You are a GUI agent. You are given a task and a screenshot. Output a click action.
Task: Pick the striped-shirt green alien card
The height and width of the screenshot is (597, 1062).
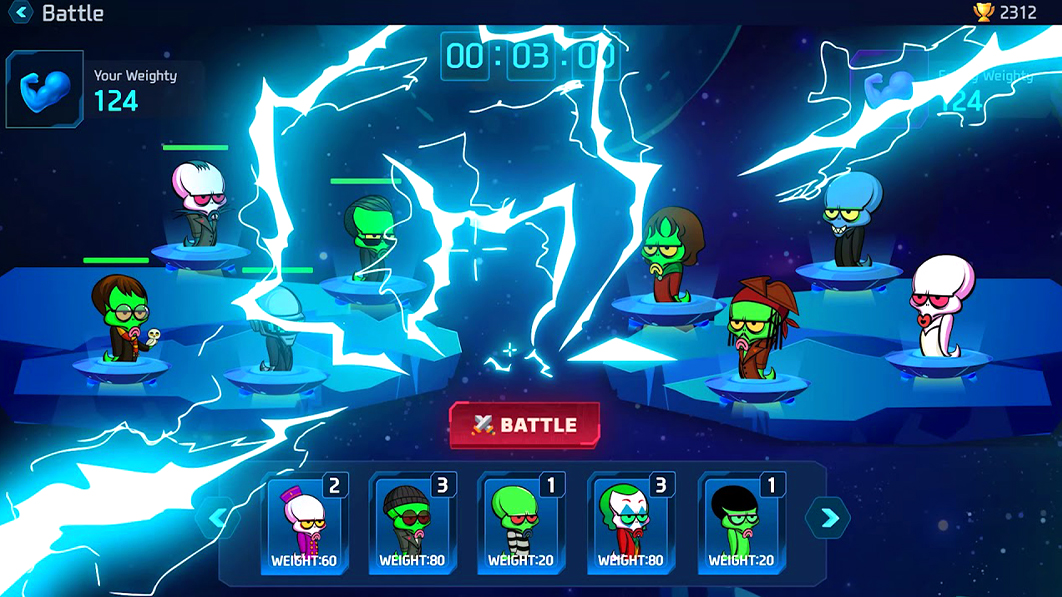pyautogui.click(x=521, y=524)
